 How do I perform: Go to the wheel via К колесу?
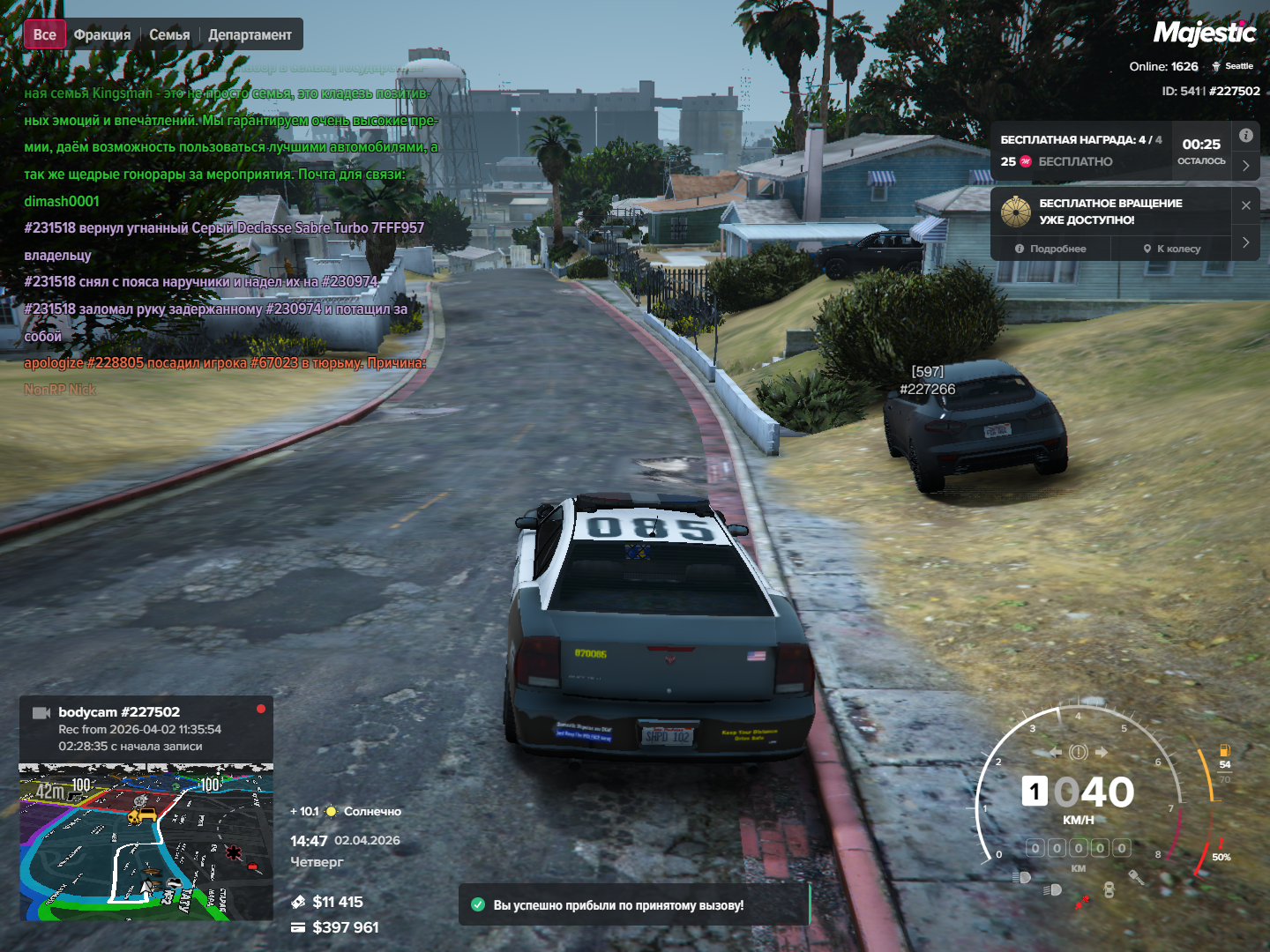pos(1172,249)
